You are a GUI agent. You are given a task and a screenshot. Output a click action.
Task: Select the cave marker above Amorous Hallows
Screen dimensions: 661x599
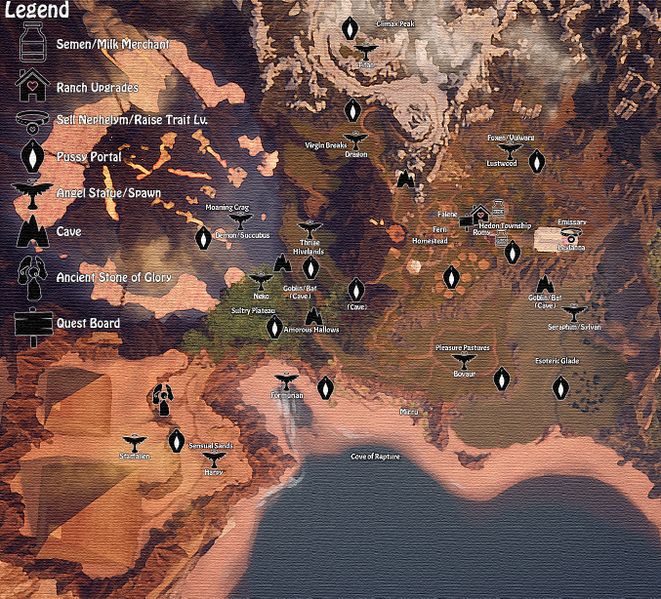(314, 314)
